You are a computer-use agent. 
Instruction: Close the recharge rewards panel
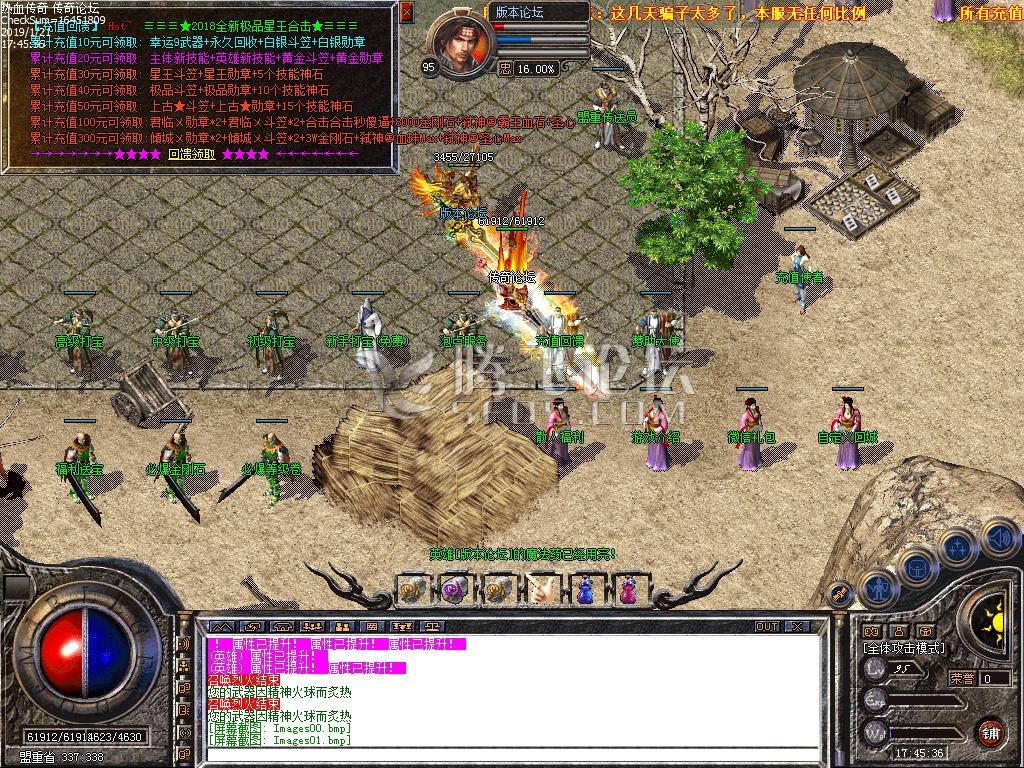407,13
